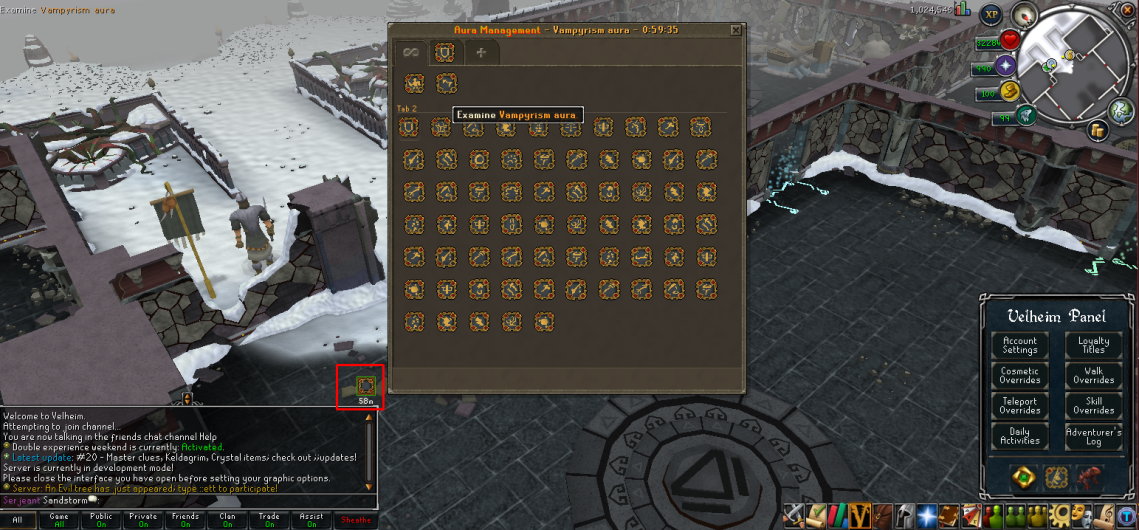Screen dimensions: 1139x530
Task: Toggle the Sheathe button
Action: click(x=356, y=520)
